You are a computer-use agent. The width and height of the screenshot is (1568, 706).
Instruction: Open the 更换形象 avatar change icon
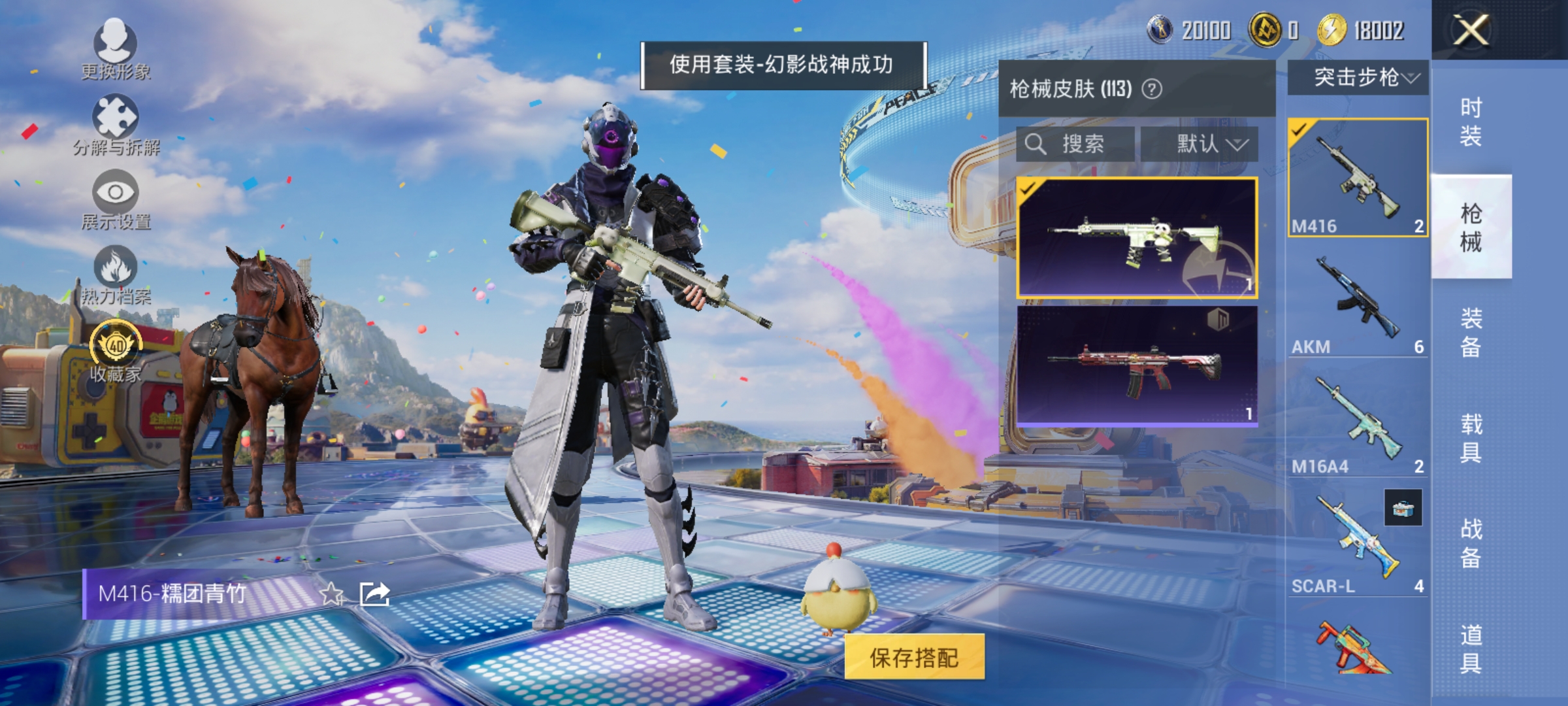pyautogui.click(x=116, y=47)
